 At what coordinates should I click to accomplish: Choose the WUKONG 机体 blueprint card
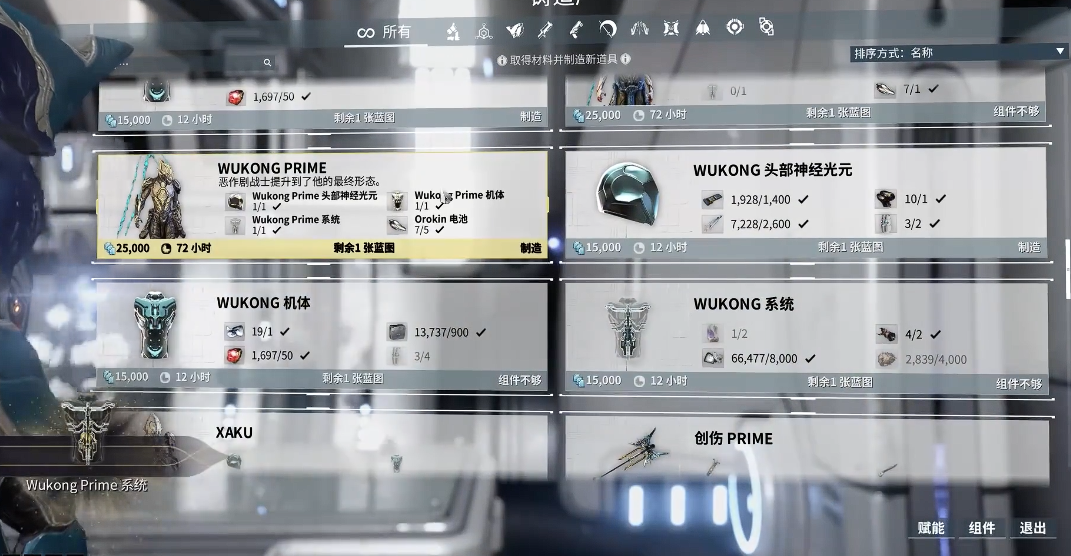click(322, 335)
